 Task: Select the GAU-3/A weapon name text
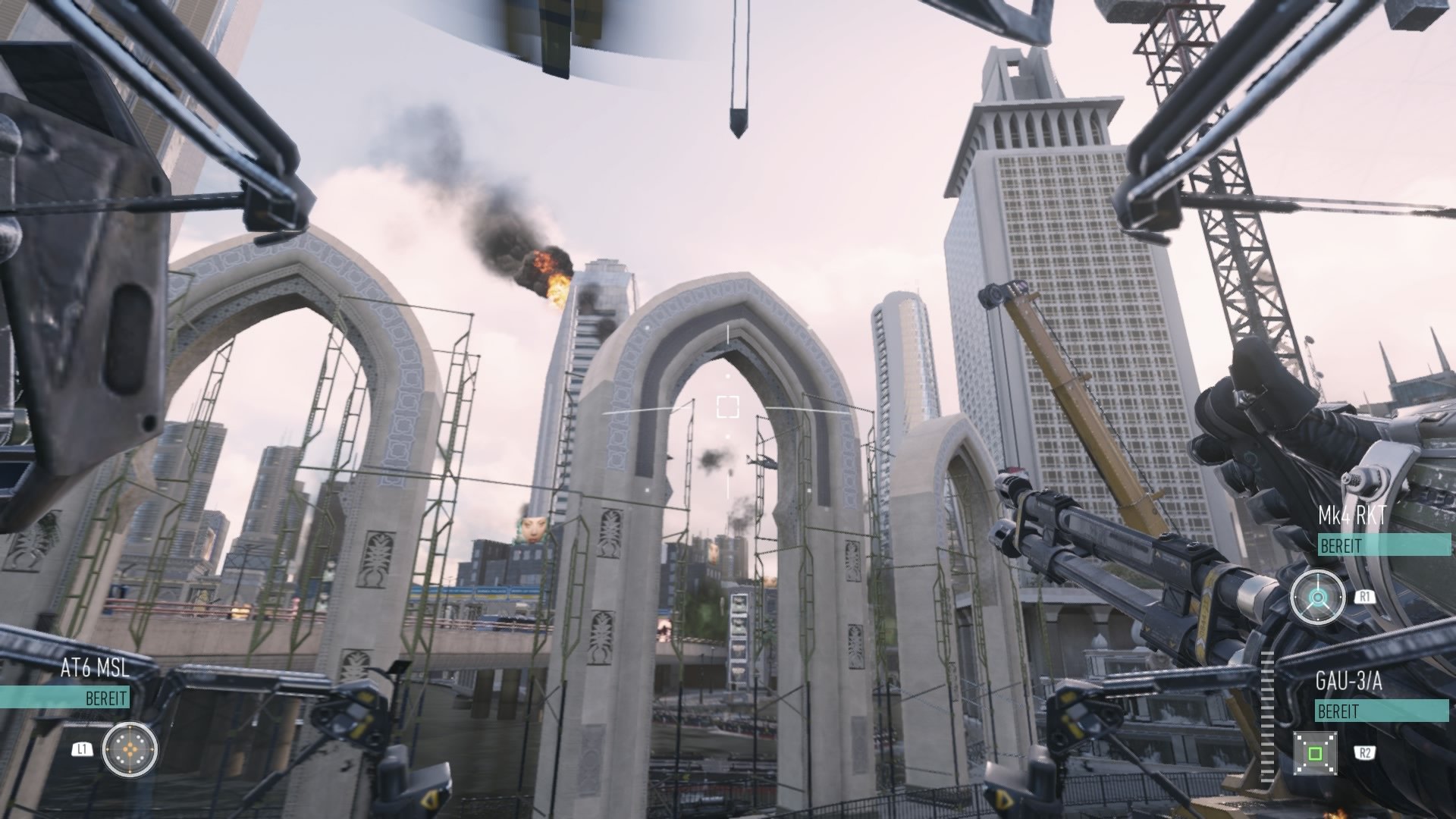pyautogui.click(x=1351, y=679)
